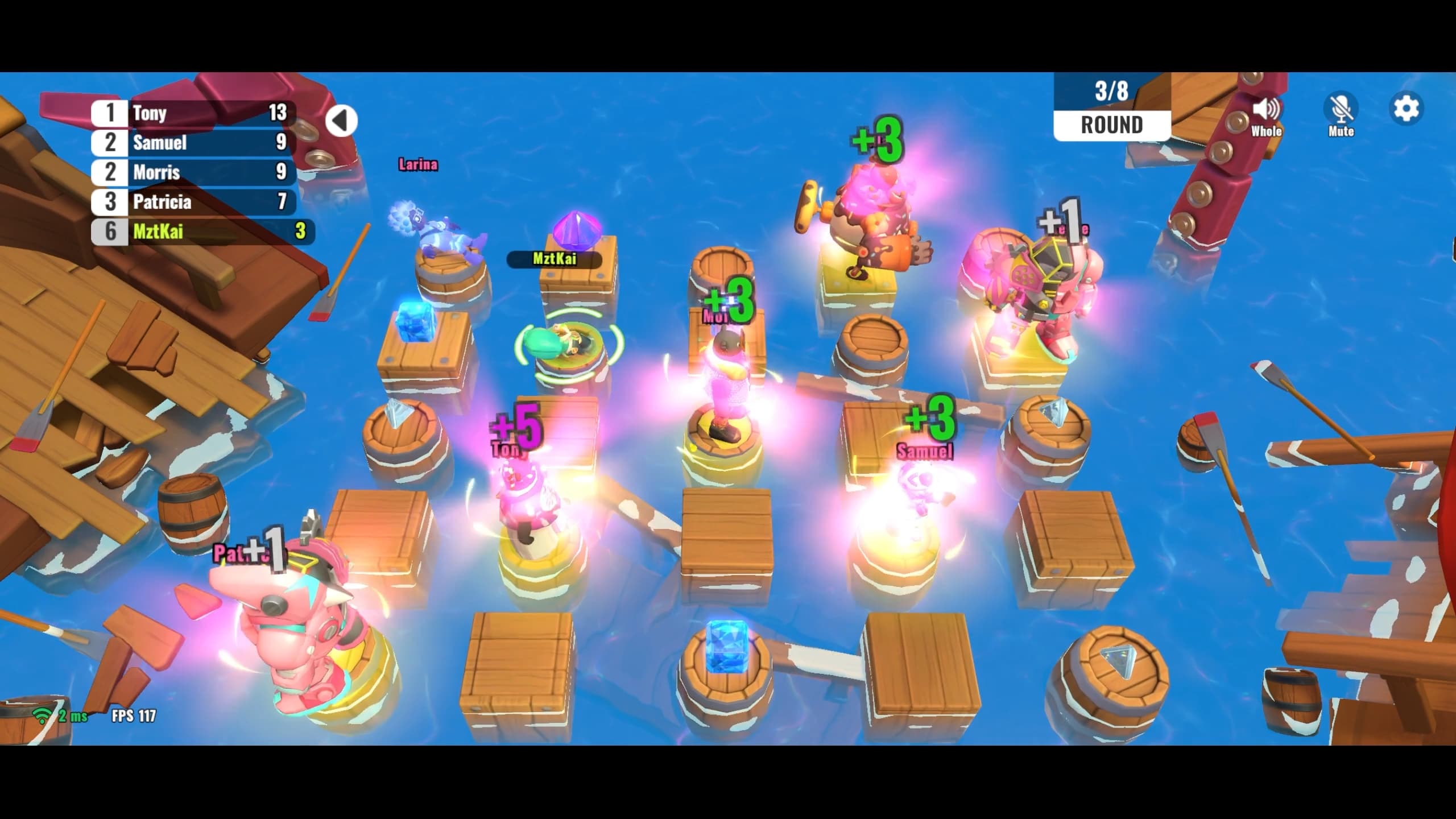The width and height of the screenshot is (1456, 819).
Task: Toggle the Whole speaker audio button
Action: (x=1266, y=110)
